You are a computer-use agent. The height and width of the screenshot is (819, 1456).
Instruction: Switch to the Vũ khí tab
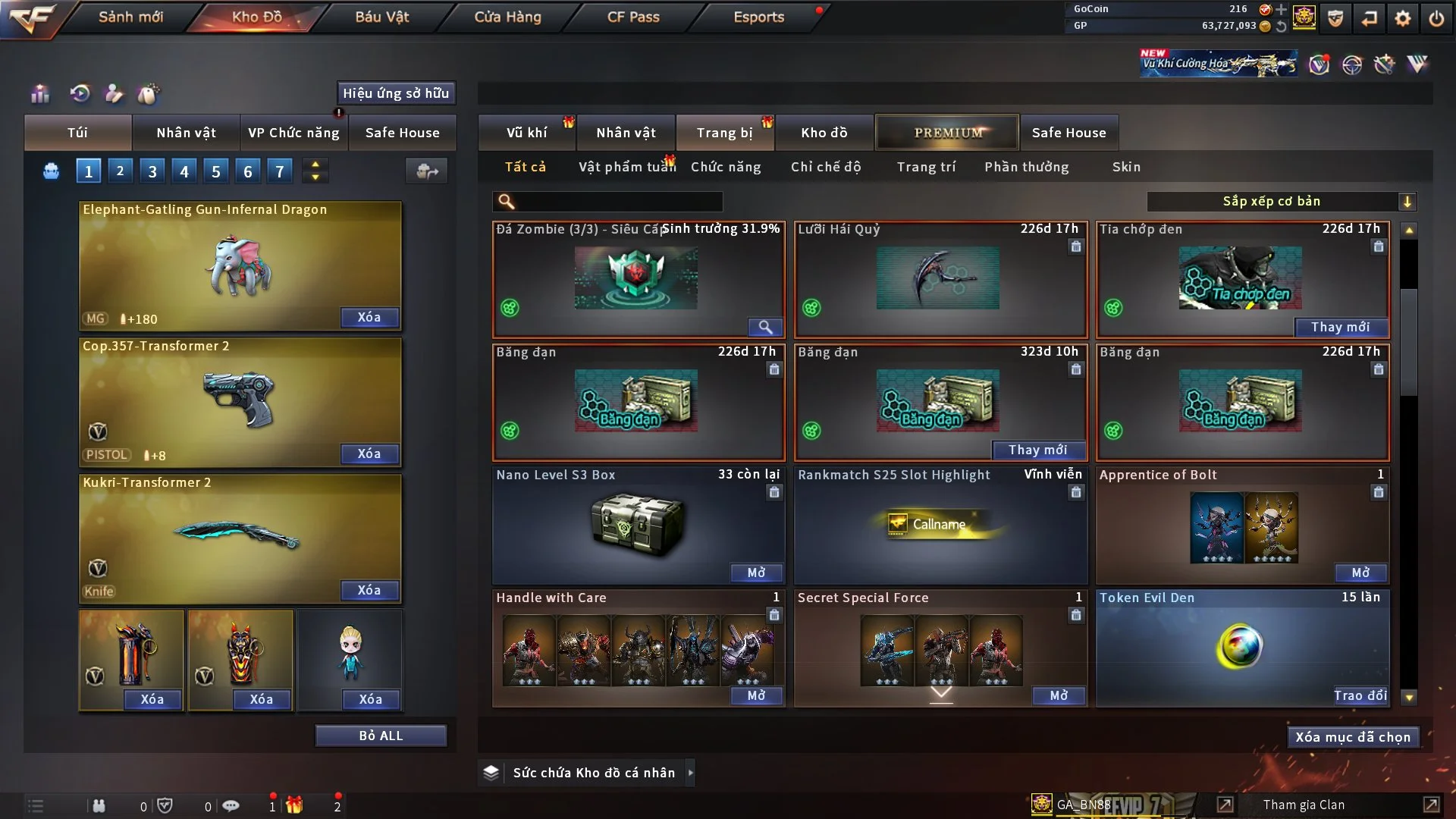click(526, 133)
